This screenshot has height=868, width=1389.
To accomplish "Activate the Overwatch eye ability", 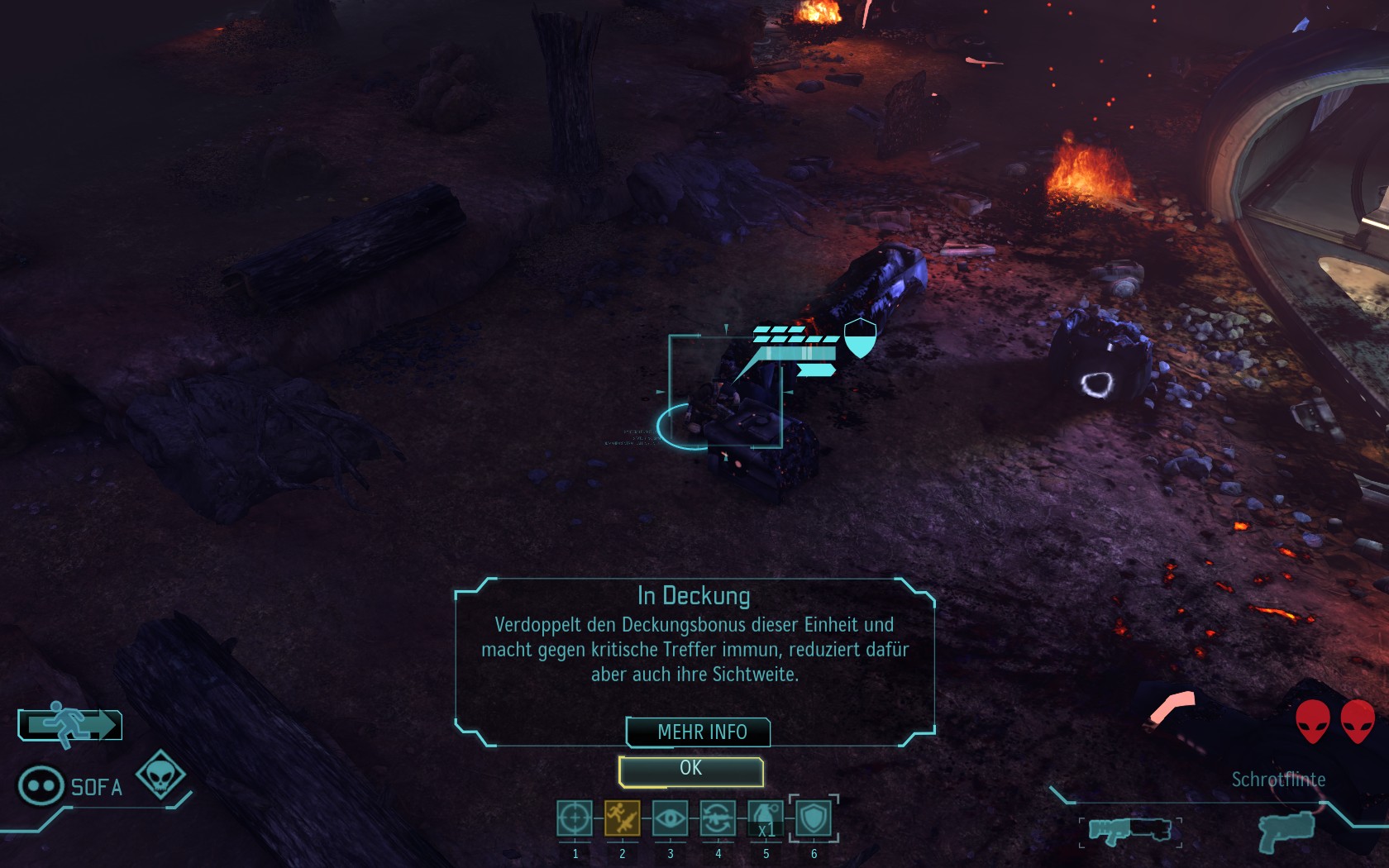I will pos(670,818).
